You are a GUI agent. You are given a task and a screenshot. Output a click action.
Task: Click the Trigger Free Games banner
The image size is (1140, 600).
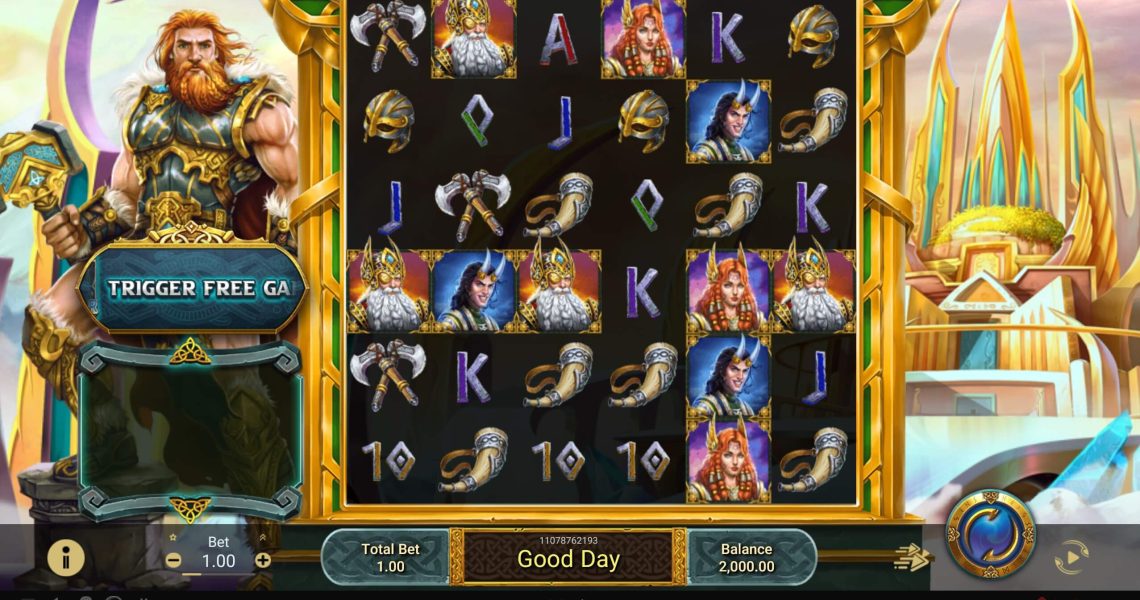pos(191,289)
